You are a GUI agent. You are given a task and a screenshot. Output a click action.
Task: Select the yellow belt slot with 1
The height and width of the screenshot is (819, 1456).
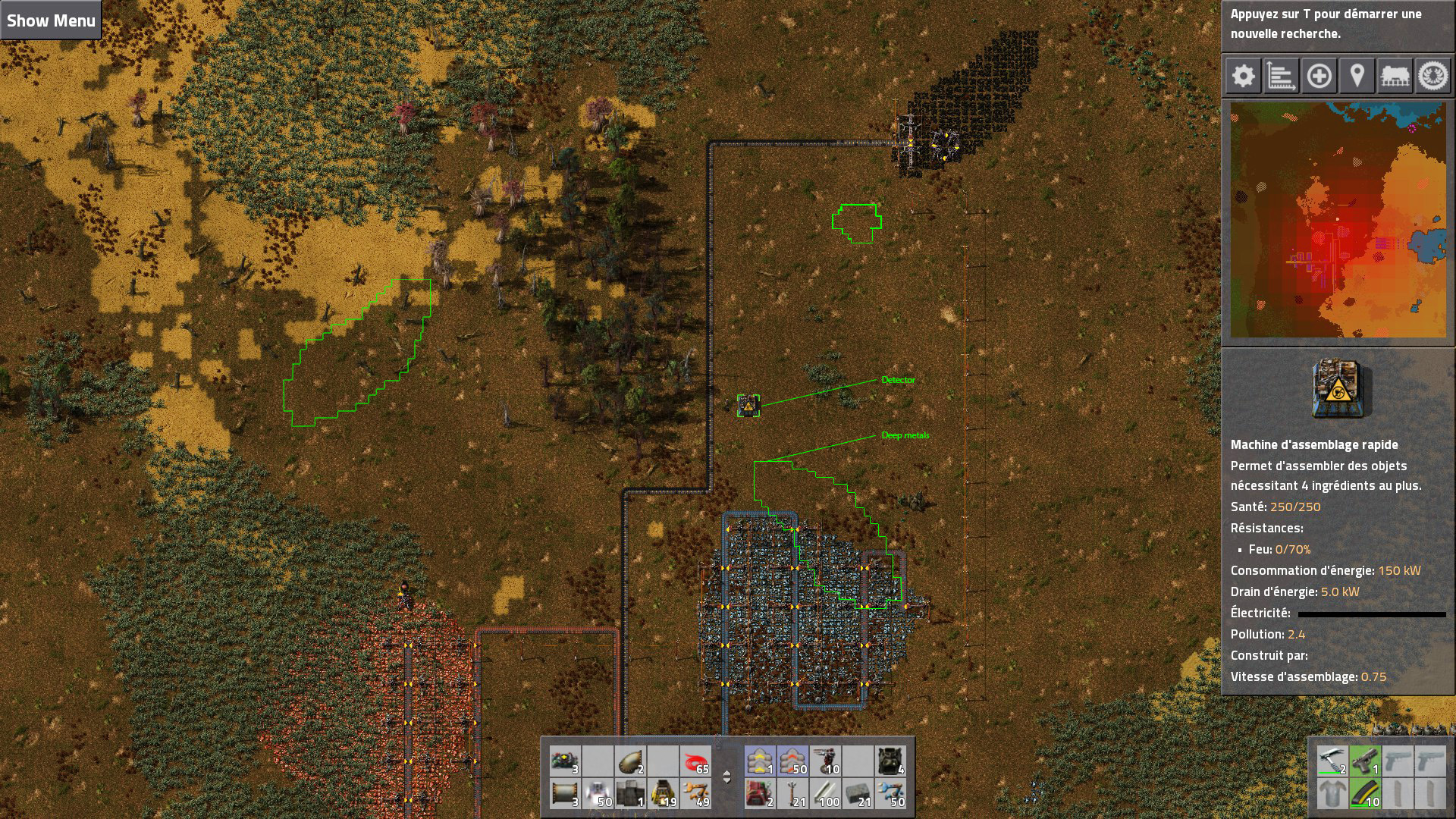pos(760,761)
